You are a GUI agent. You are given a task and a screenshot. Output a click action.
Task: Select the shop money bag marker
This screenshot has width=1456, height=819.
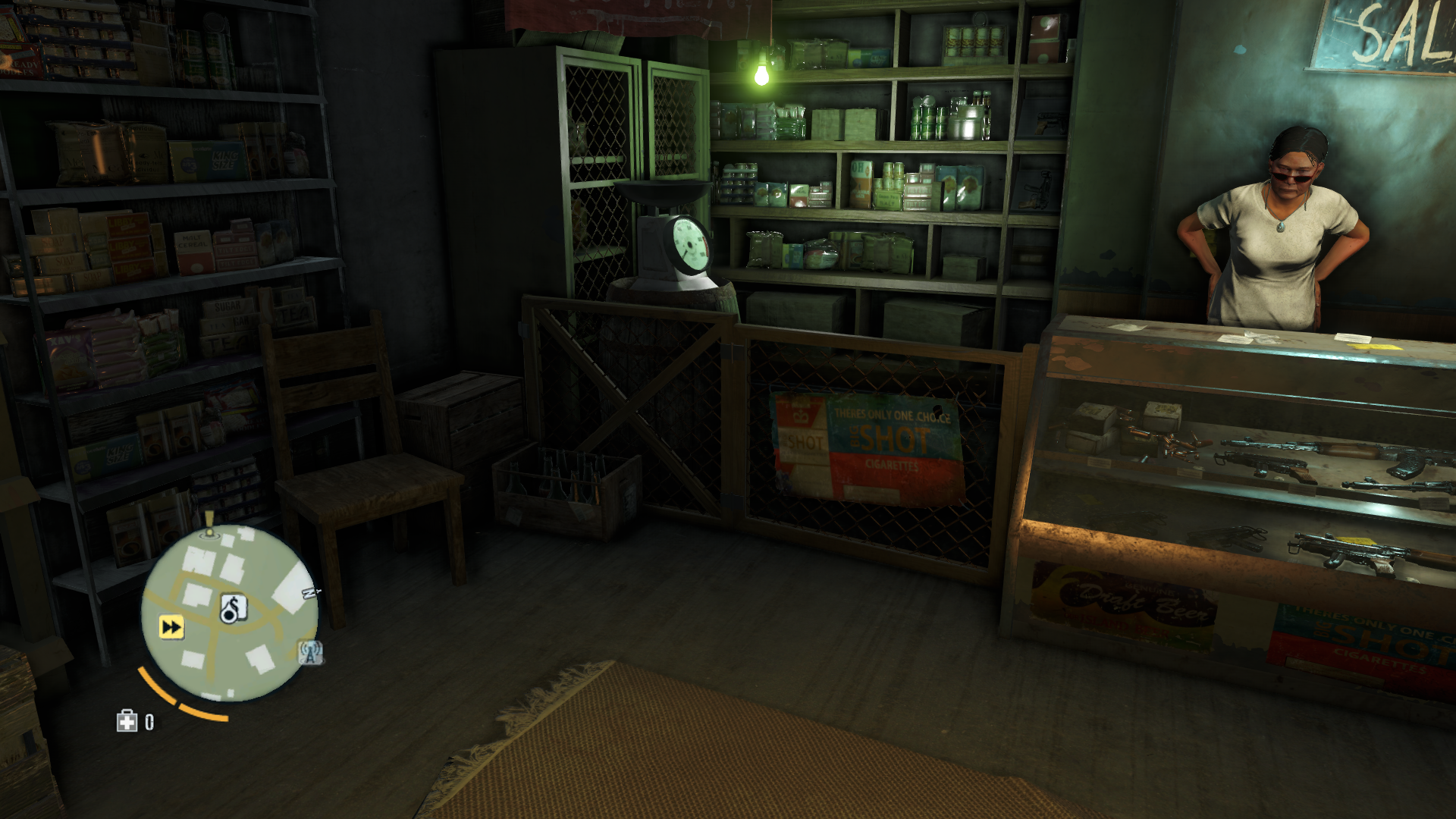(232, 607)
